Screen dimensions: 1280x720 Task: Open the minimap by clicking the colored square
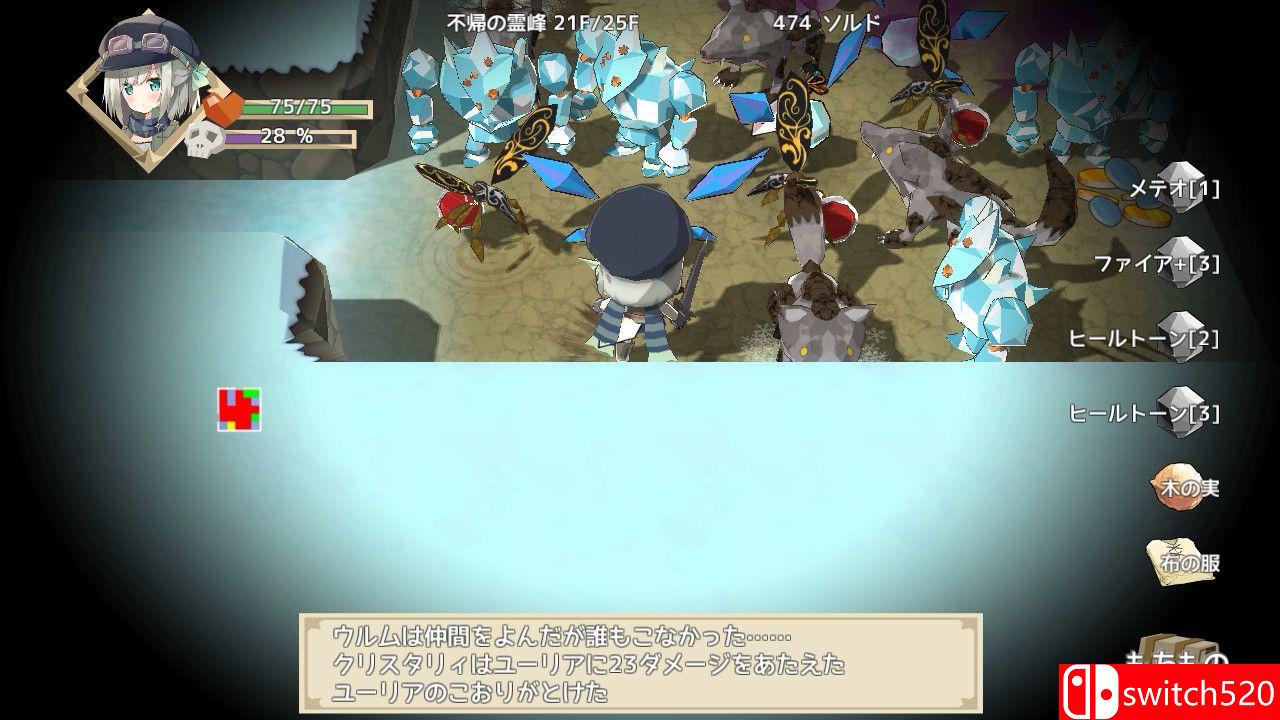click(x=237, y=407)
